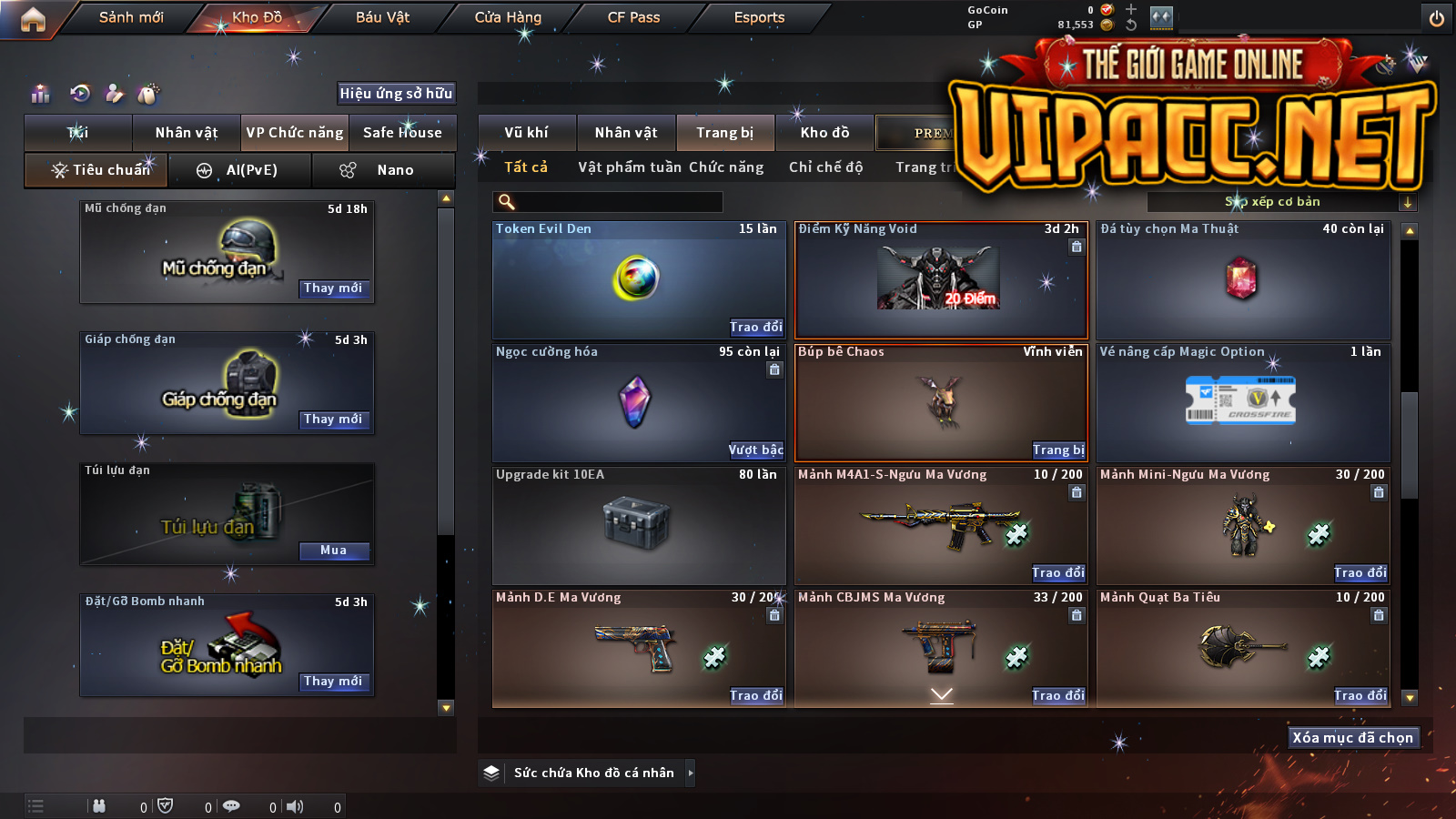
Task: Click the home icon
Action: 33,19
